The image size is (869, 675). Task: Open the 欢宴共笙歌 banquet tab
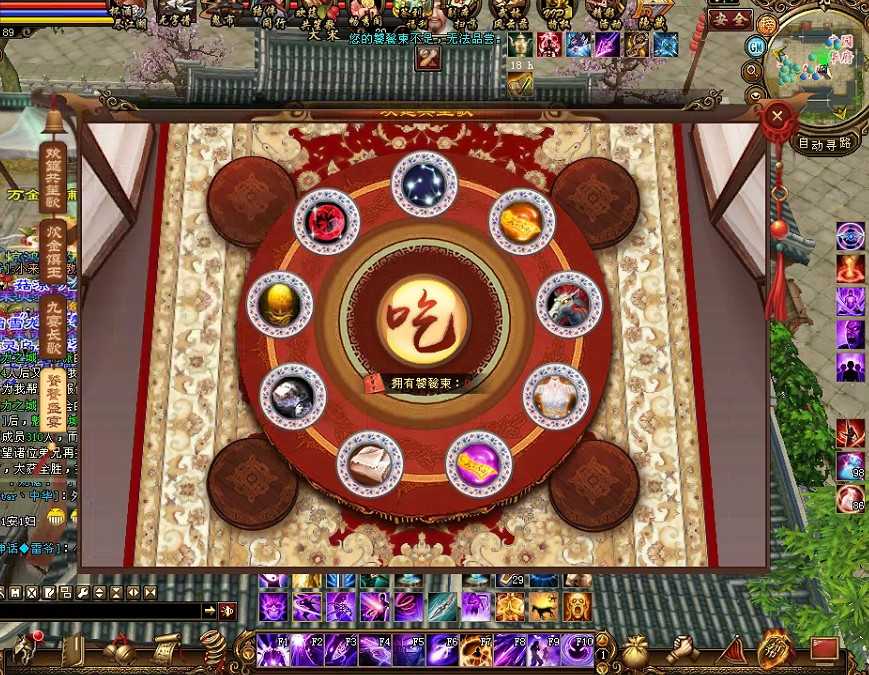pyautogui.click(x=54, y=172)
